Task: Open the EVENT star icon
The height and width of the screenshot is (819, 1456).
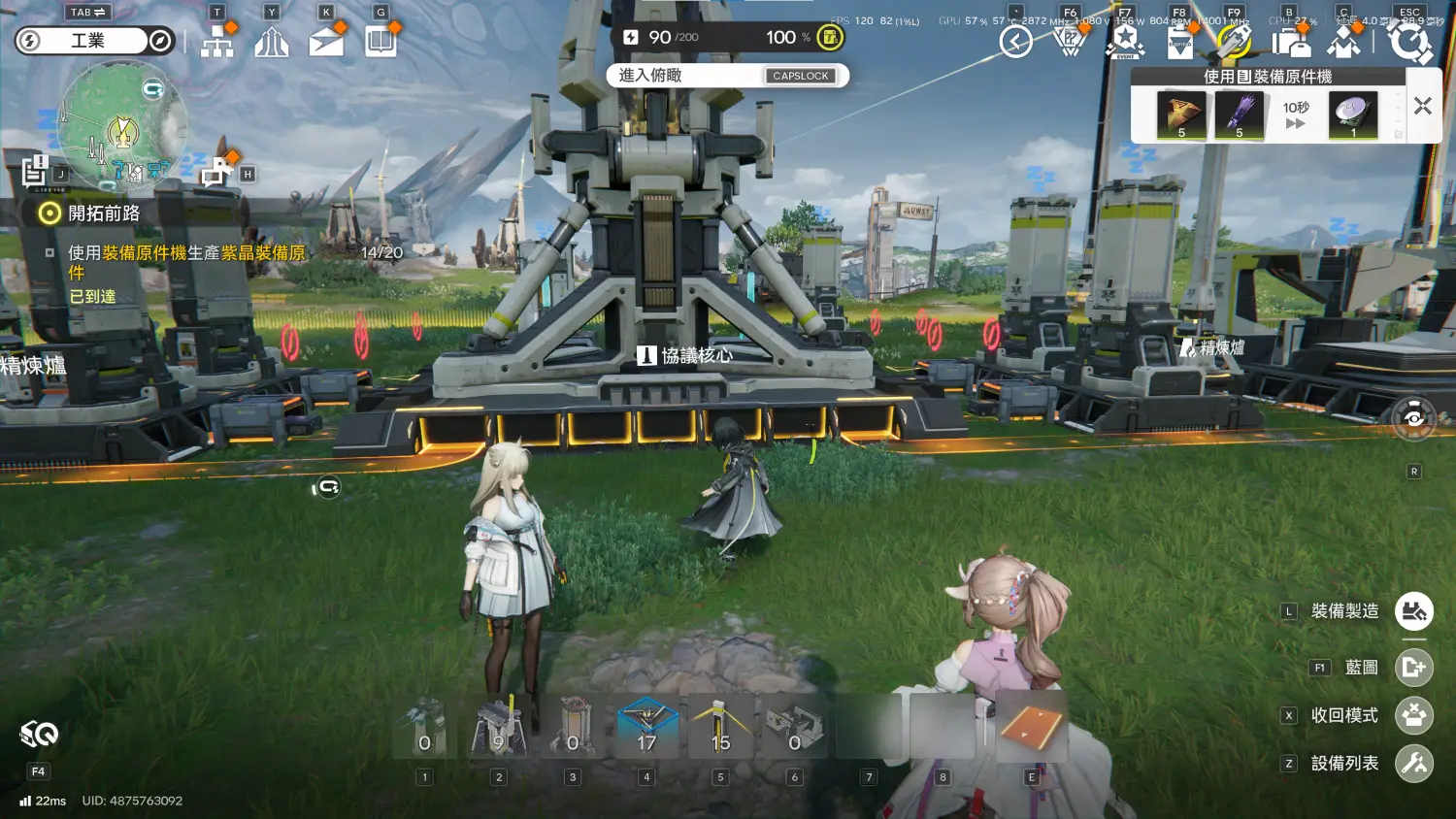Action: click(x=1125, y=42)
